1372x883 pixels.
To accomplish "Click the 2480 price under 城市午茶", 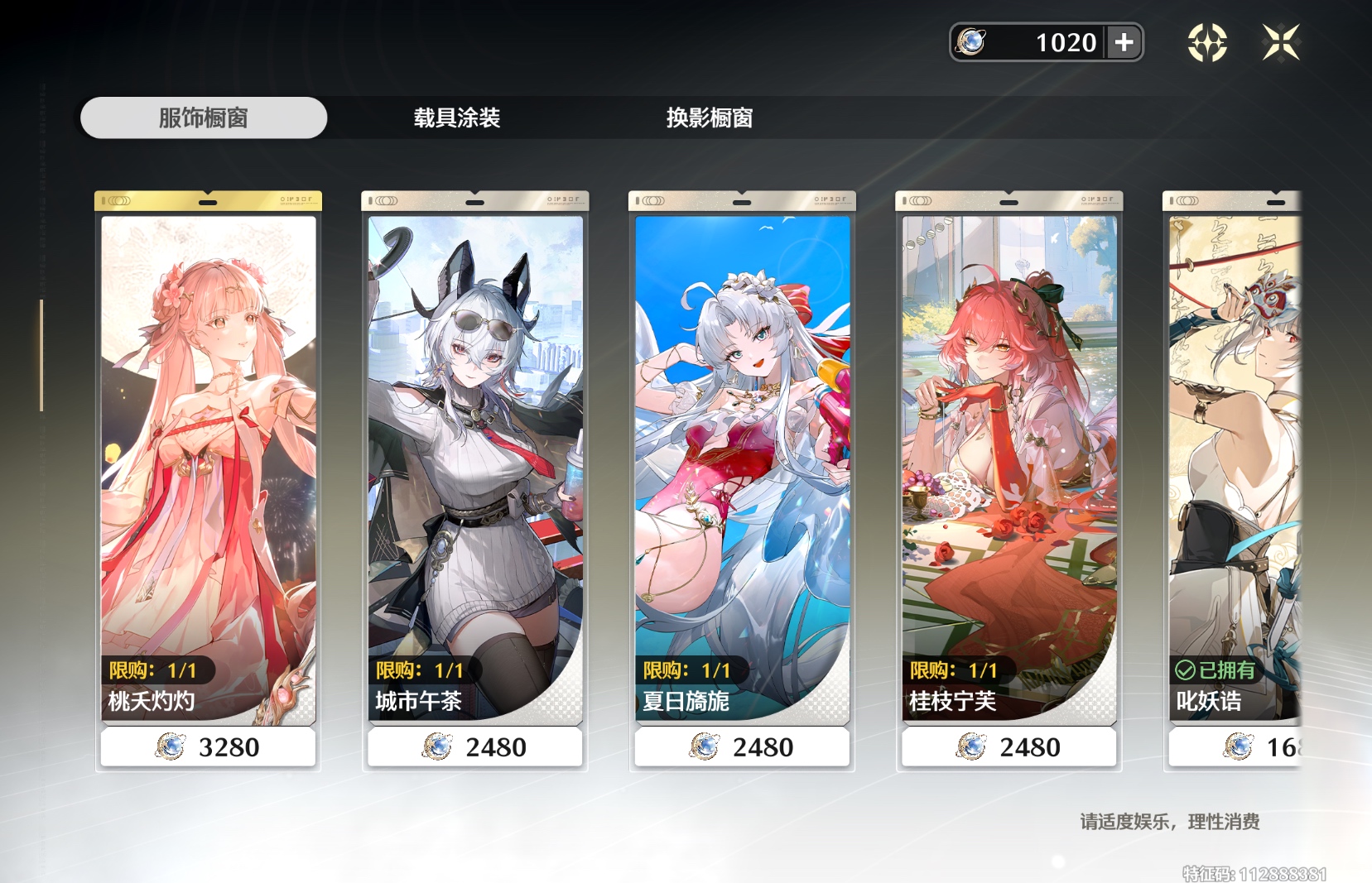I will point(475,747).
